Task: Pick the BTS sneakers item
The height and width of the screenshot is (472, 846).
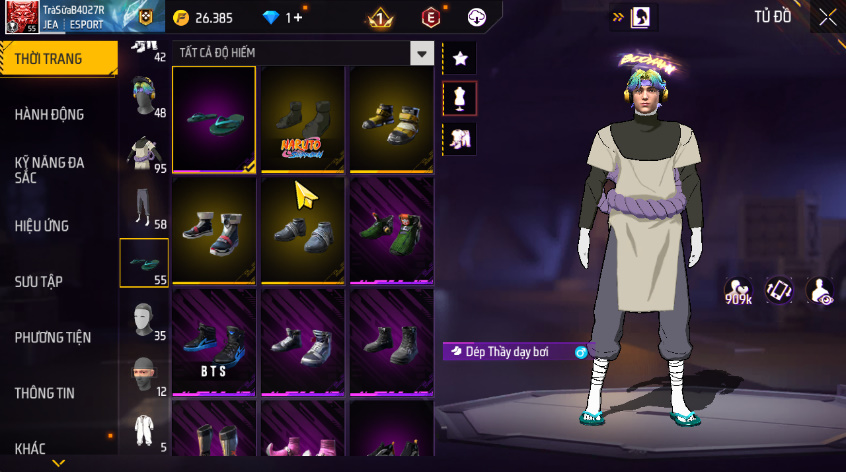Action: (214, 341)
